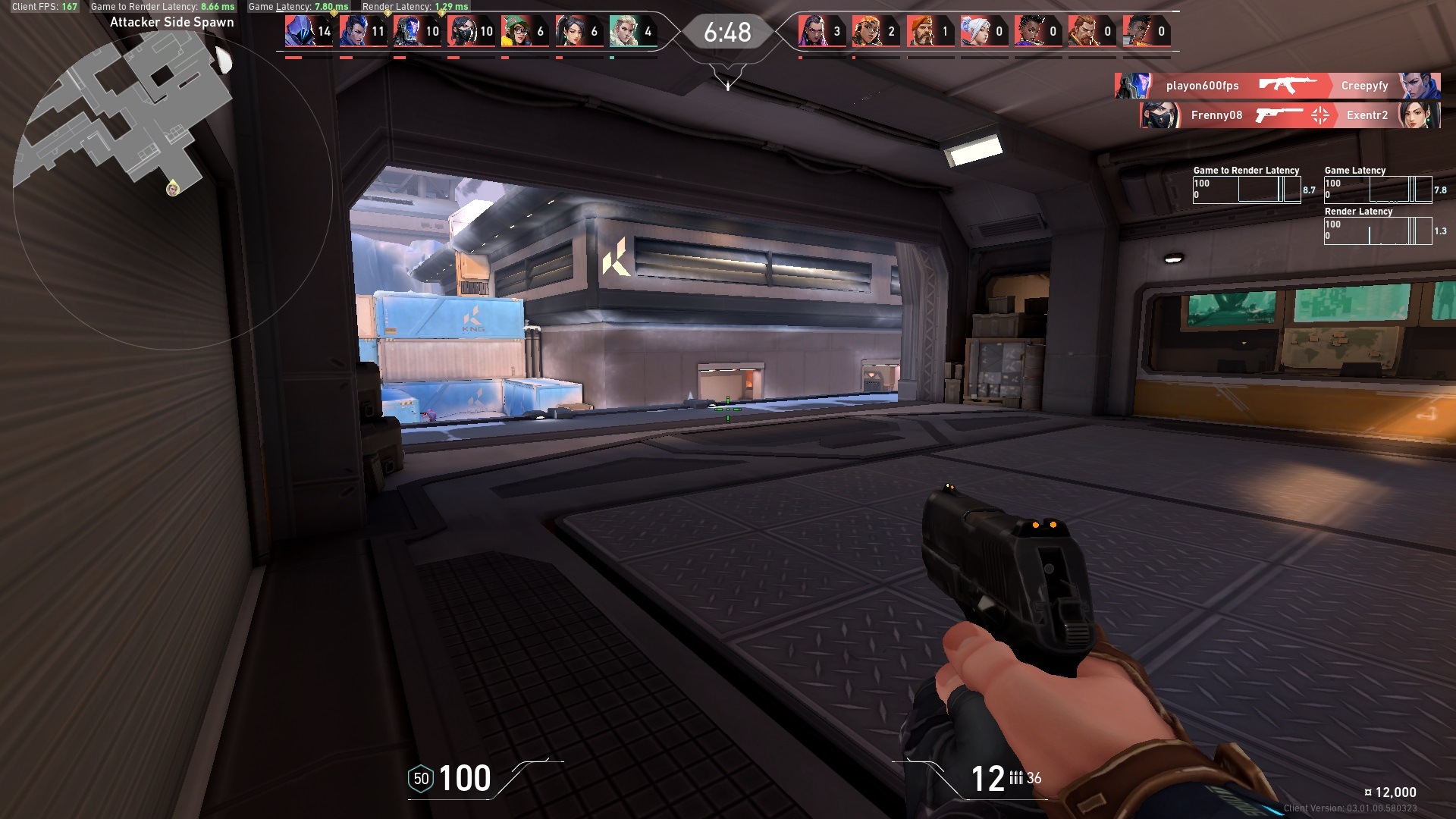Select the Frenny08 kill feed entry
The width and height of the screenshot is (1456, 819).
(1216, 115)
